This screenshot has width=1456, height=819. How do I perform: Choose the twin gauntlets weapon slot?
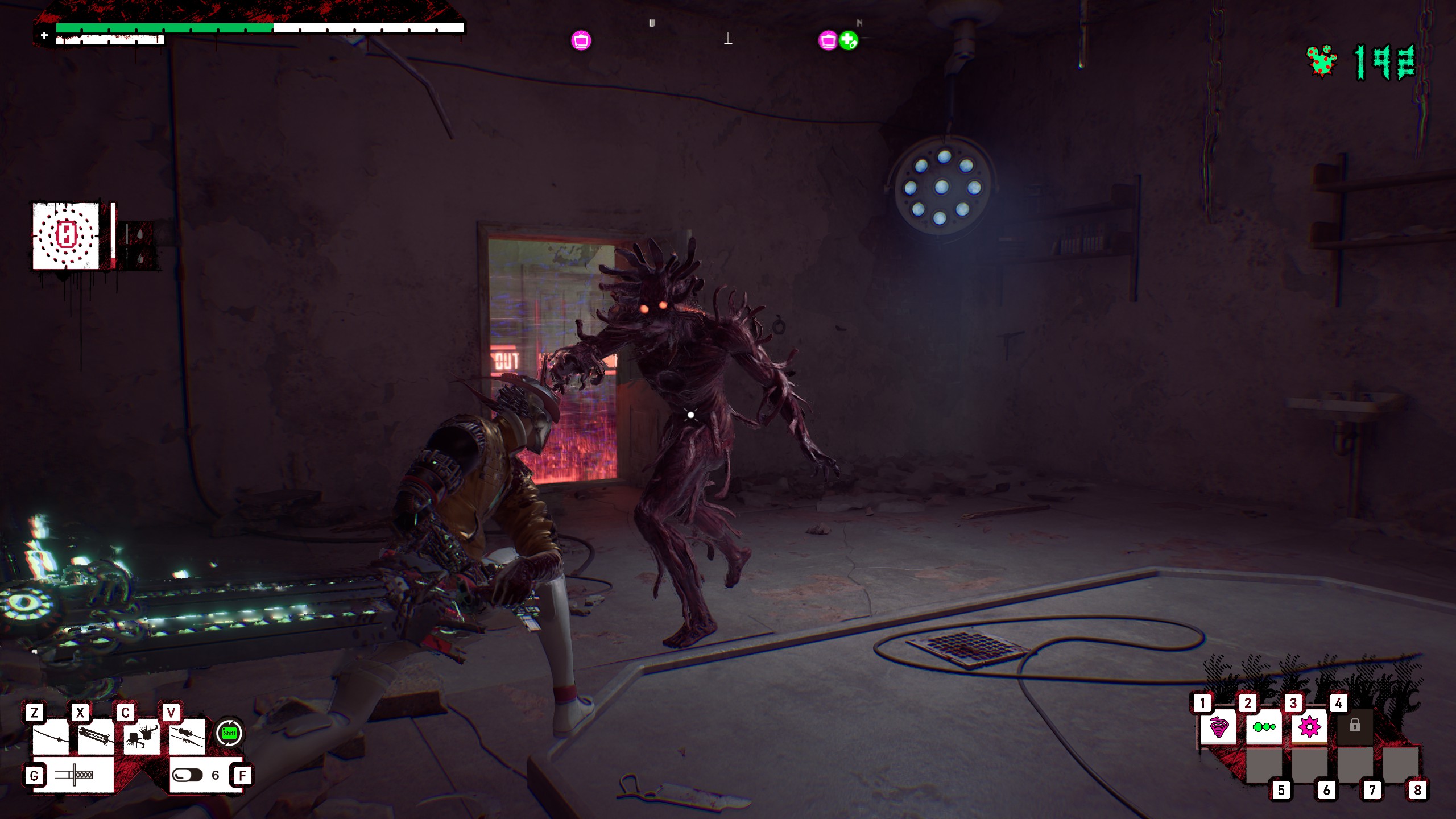pyautogui.click(x=142, y=738)
